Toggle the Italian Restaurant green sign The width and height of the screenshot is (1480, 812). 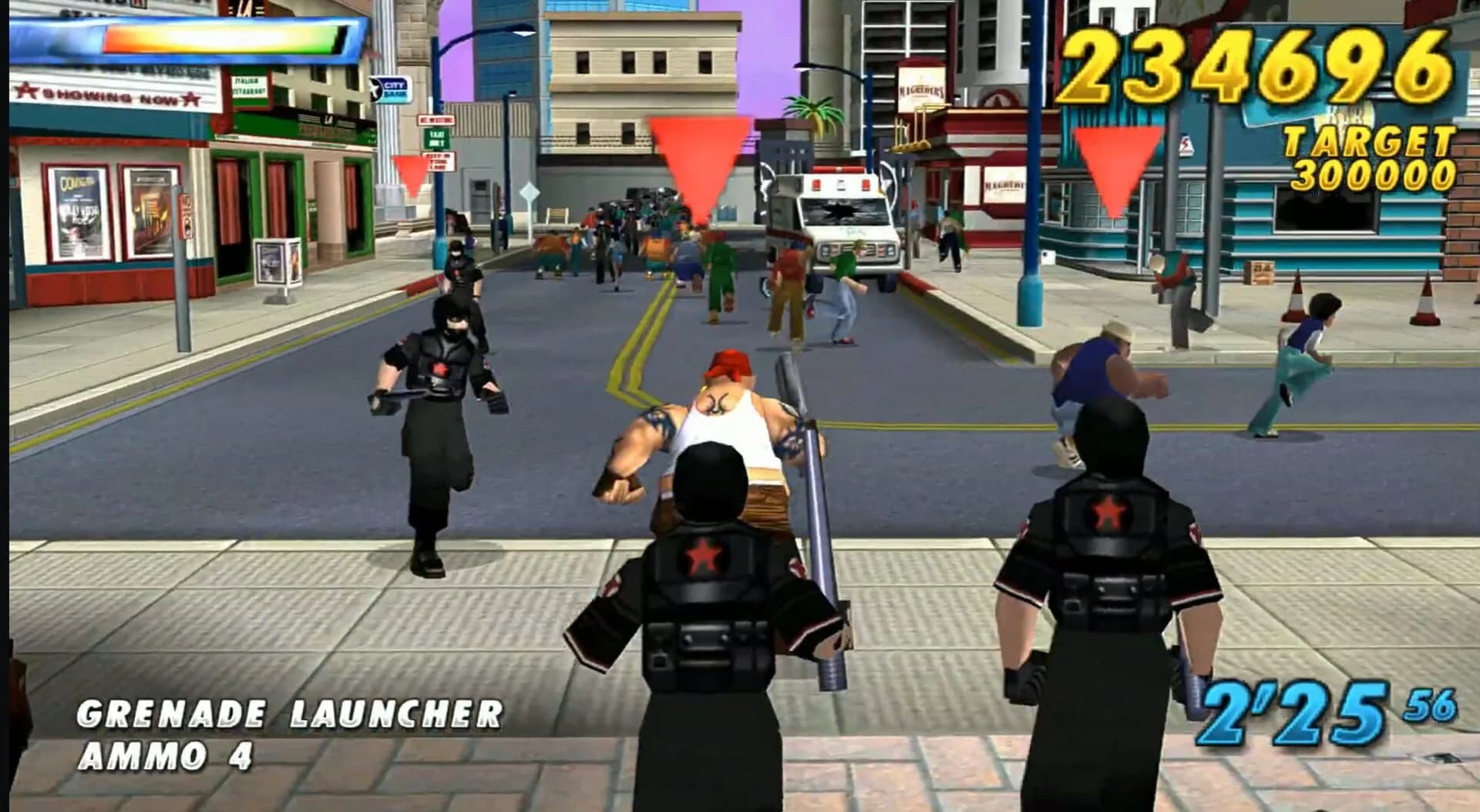pyautogui.click(x=250, y=87)
